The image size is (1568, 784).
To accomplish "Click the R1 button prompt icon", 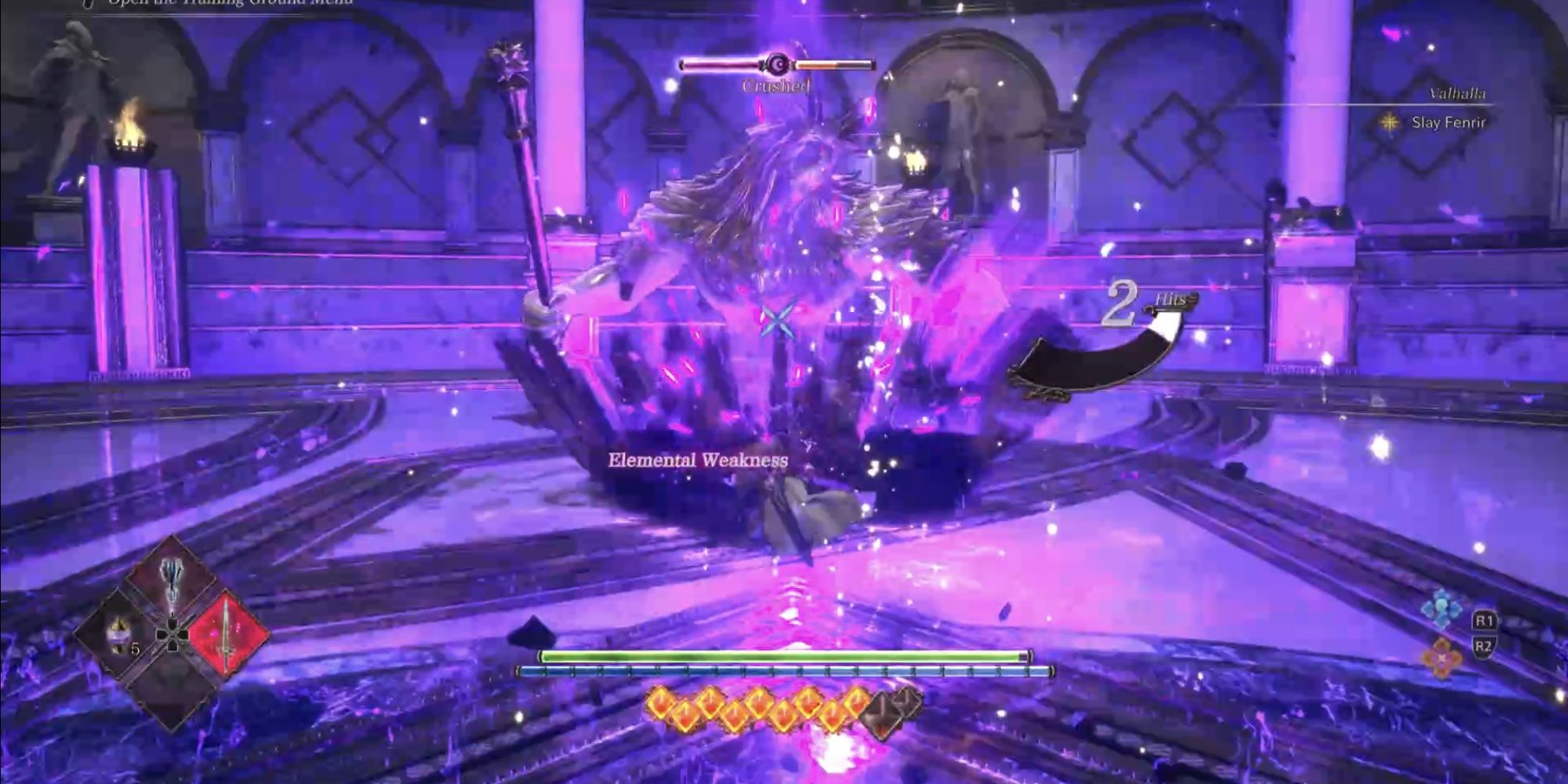I will [x=1484, y=619].
